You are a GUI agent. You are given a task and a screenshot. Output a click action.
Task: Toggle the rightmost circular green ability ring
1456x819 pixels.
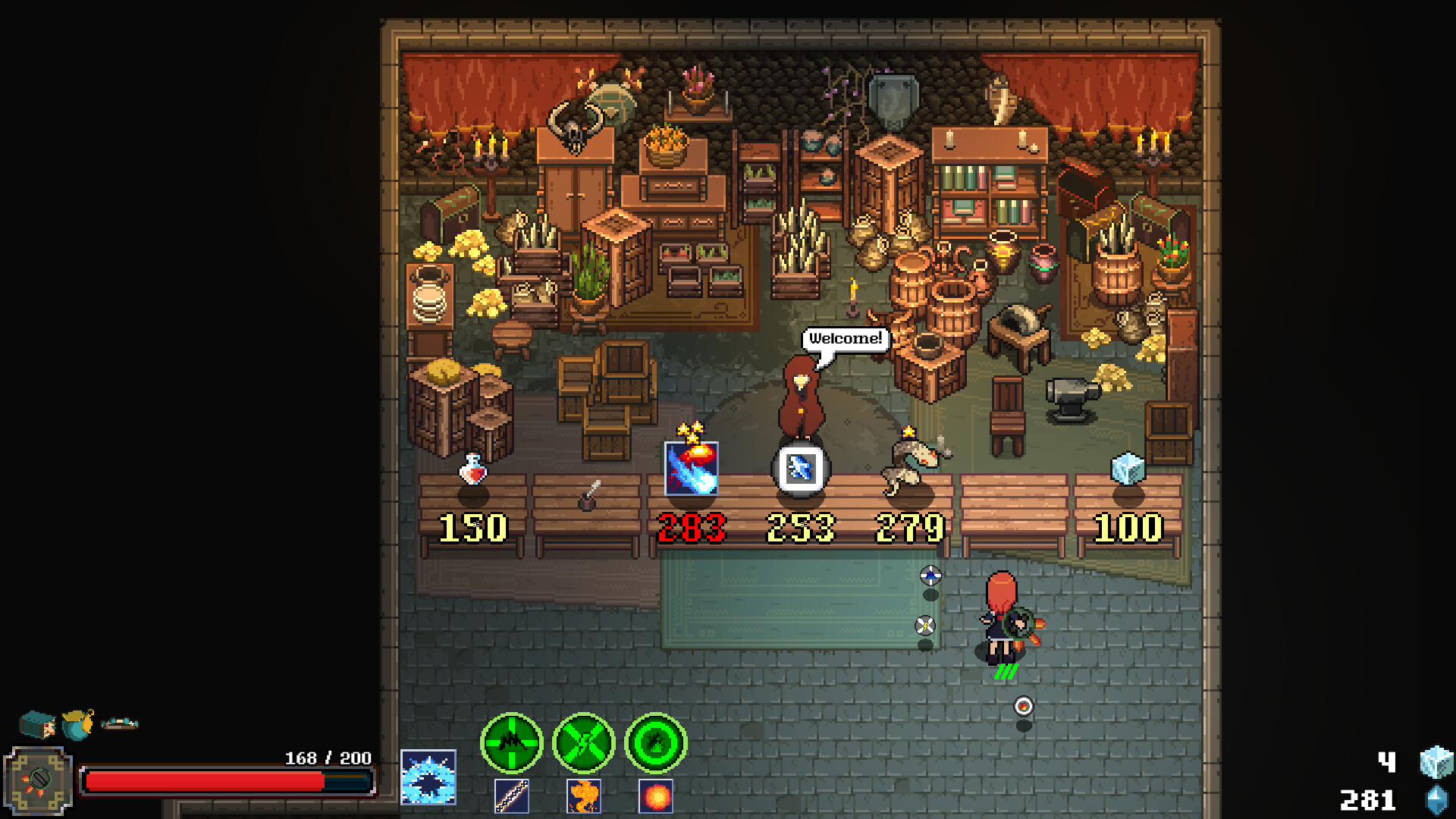[655, 744]
